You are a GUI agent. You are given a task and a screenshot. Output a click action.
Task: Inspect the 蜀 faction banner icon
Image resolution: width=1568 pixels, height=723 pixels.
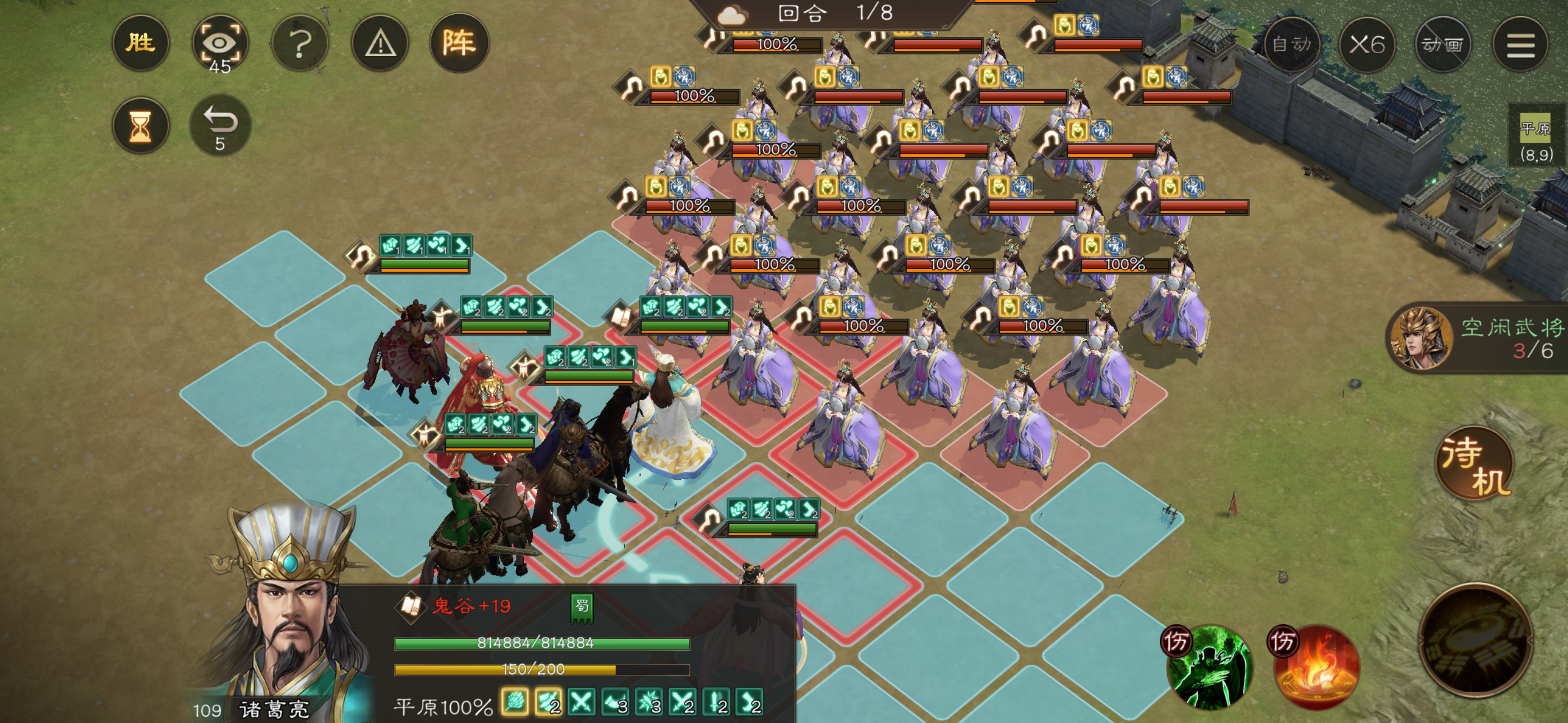(582, 608)
